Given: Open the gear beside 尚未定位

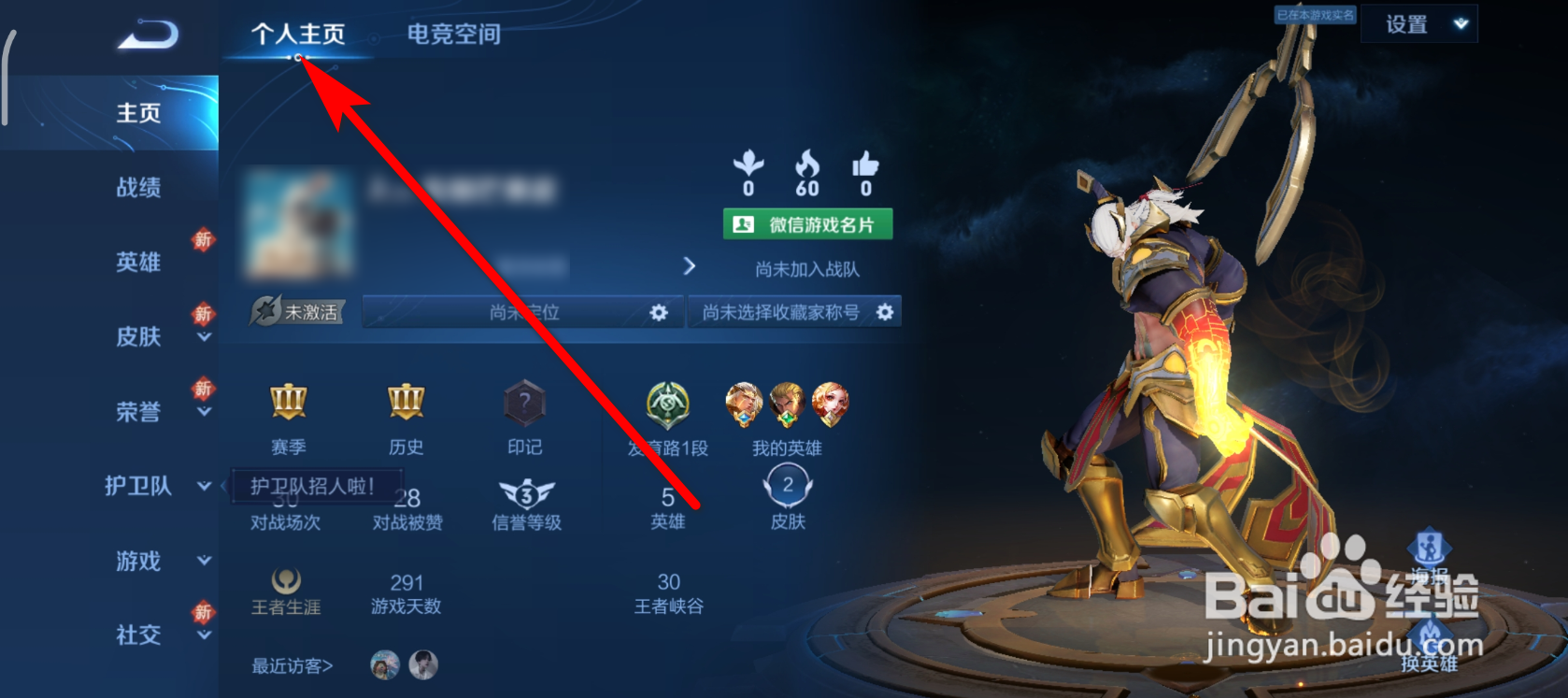Looking at the screenshot, I should click(661, 312).
